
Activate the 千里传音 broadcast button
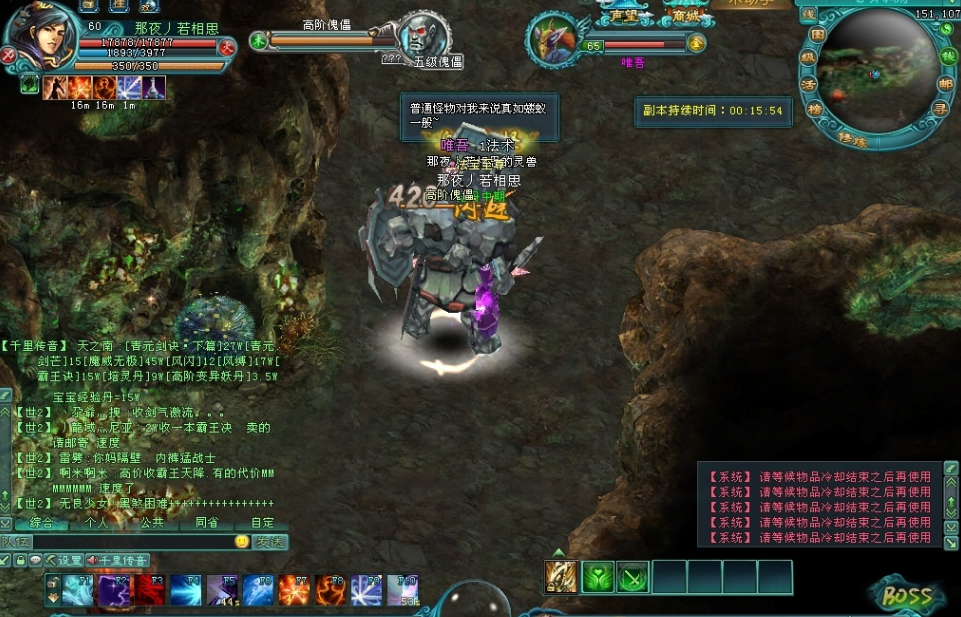coord(118,560)
